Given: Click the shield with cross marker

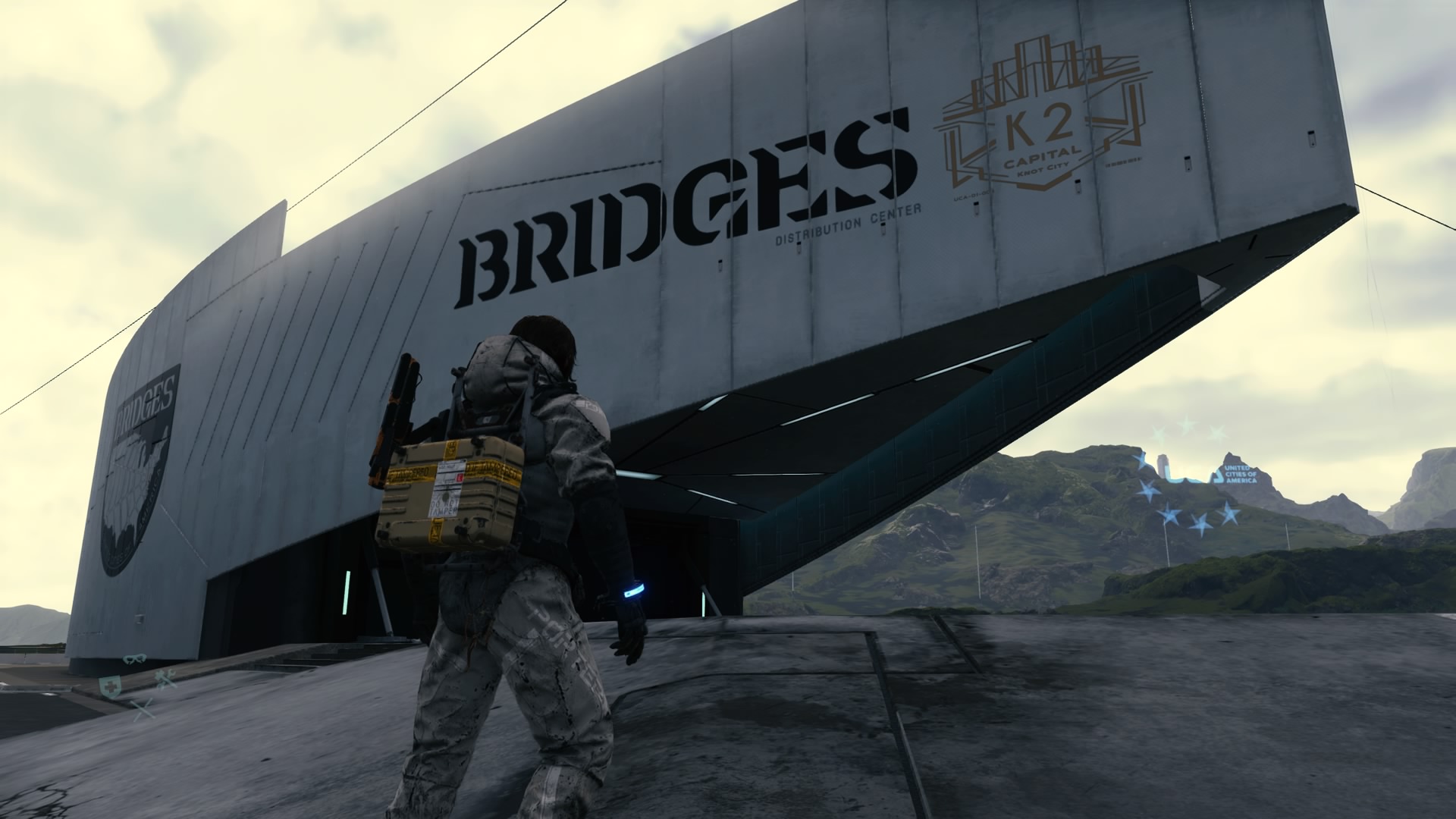Looking at the screenshot, I should pyautogui.click(x=111, y=686).
